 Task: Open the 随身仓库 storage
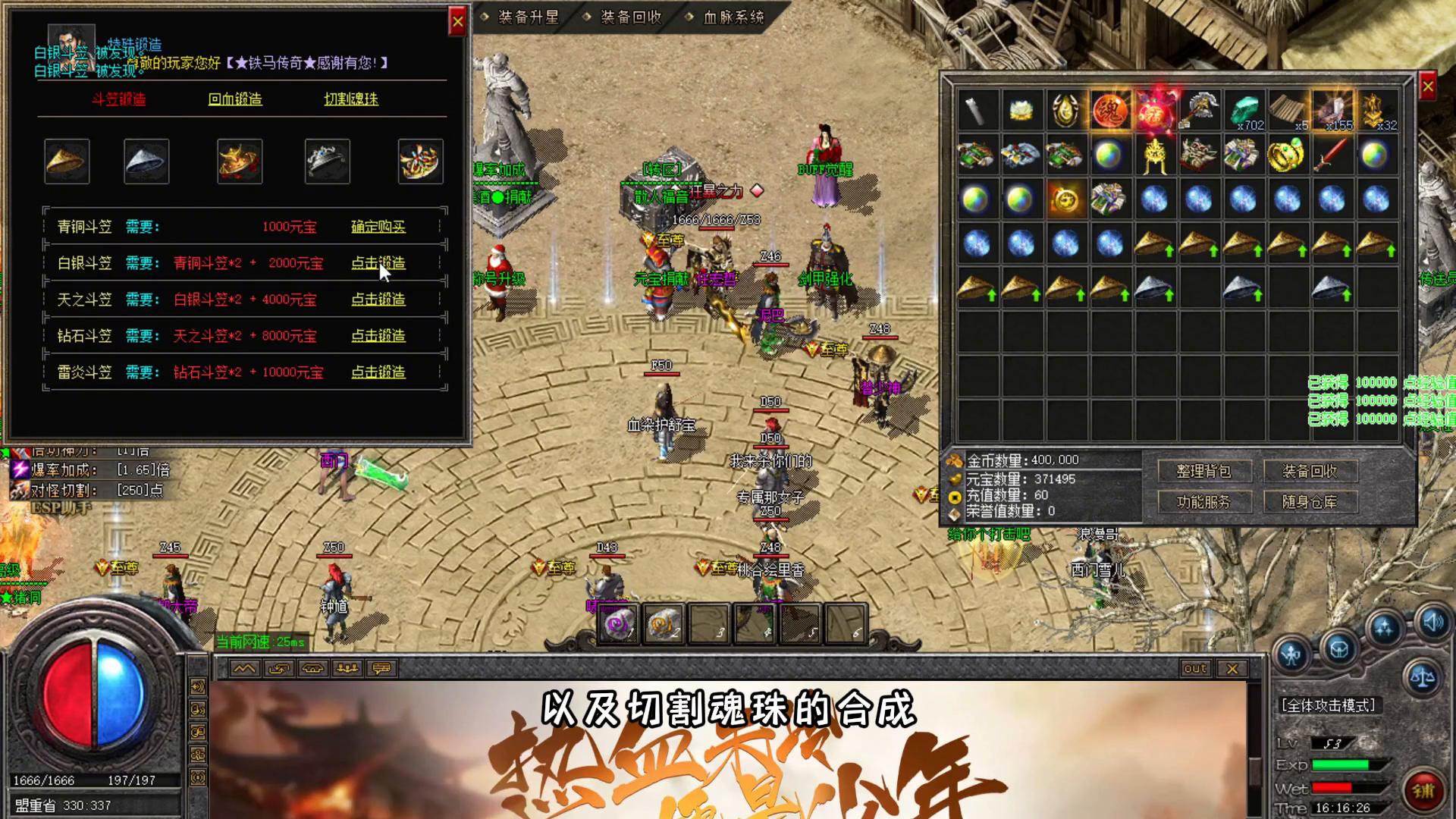pyautogui.click(x=1310, y=502)
